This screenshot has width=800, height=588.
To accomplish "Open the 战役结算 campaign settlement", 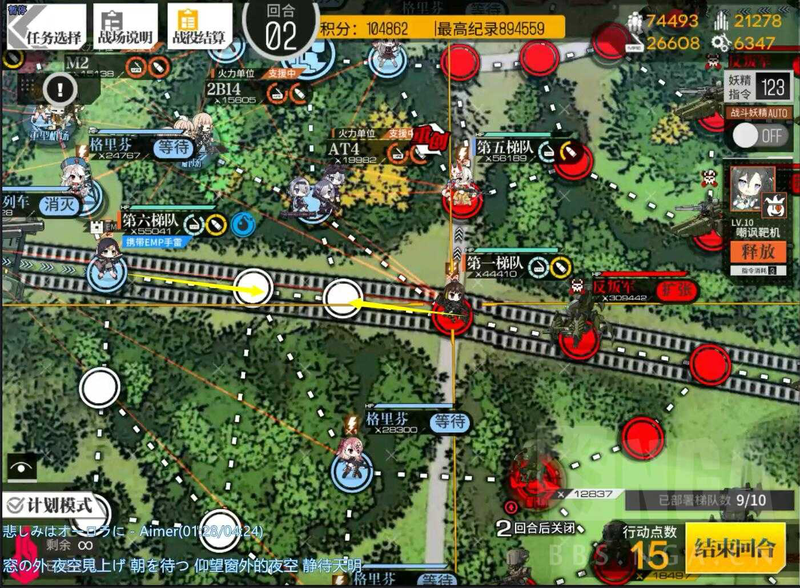I will [x=199, y=26].
